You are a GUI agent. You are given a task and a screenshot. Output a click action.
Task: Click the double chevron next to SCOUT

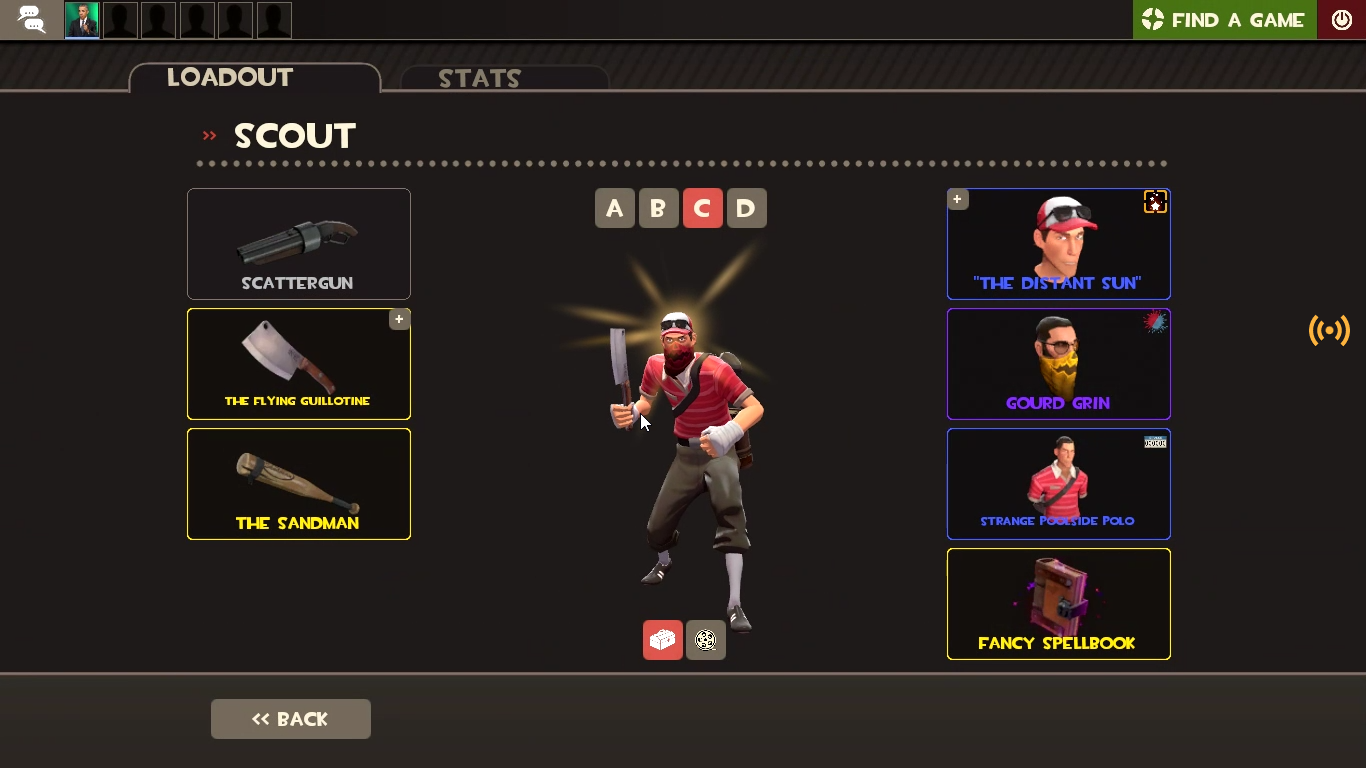208,136
